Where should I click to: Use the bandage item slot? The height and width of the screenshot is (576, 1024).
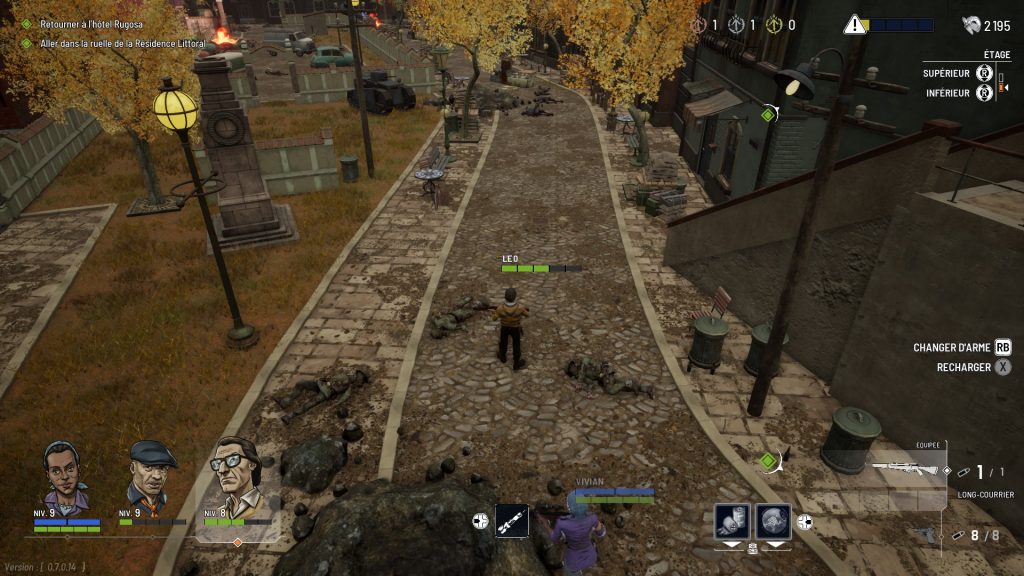[732, 521]
